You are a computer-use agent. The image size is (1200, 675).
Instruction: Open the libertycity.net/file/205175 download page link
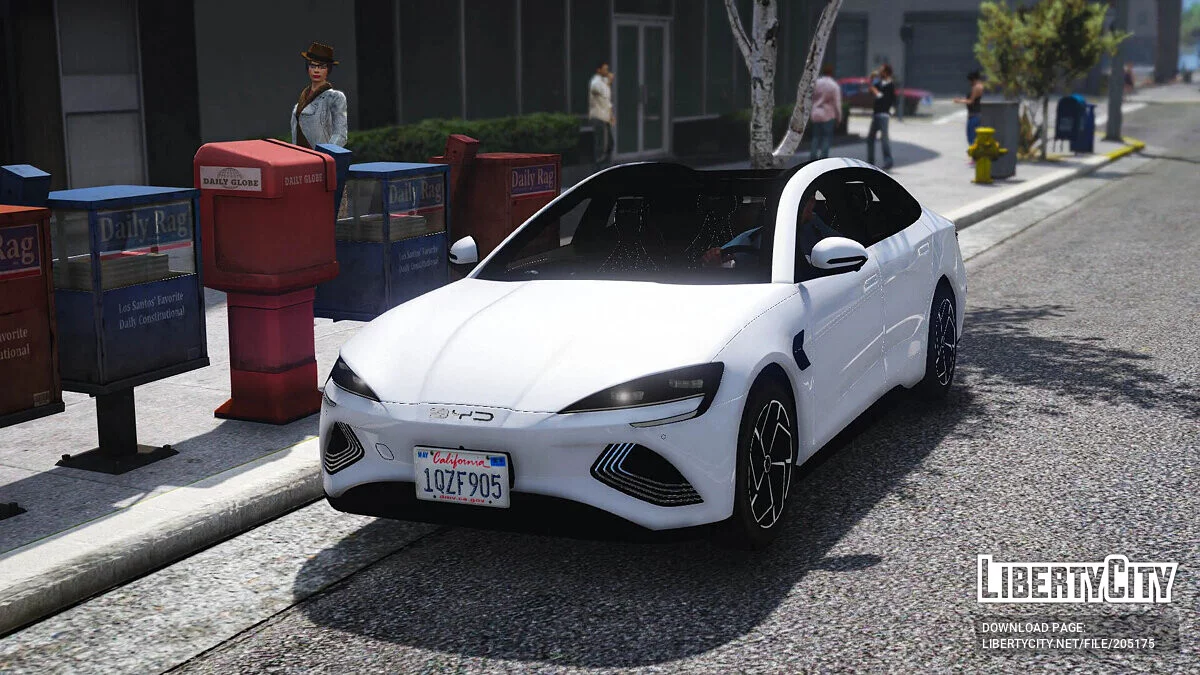pos(1068,644)
